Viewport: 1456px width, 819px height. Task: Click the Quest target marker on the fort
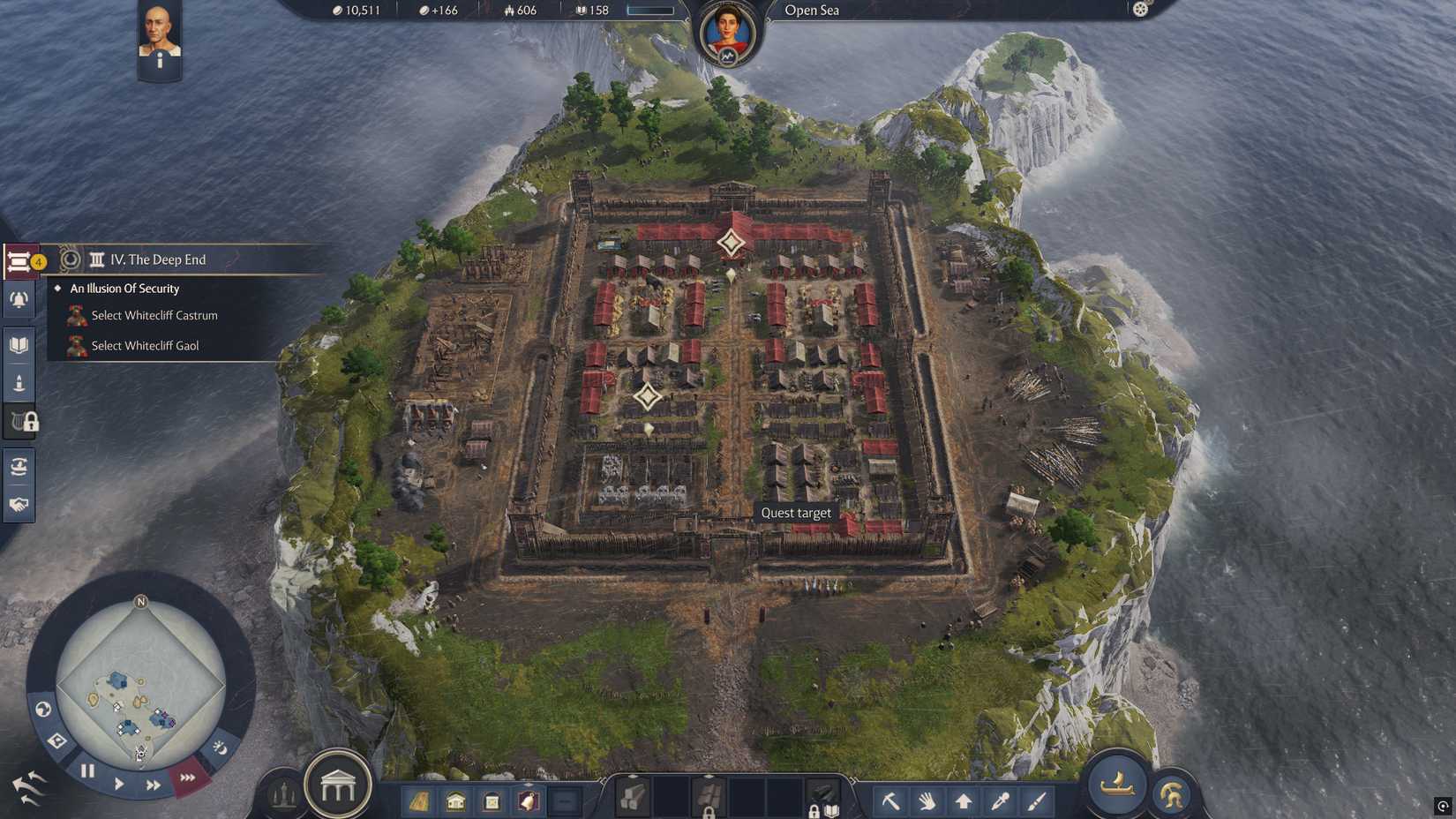pos(797,512)
